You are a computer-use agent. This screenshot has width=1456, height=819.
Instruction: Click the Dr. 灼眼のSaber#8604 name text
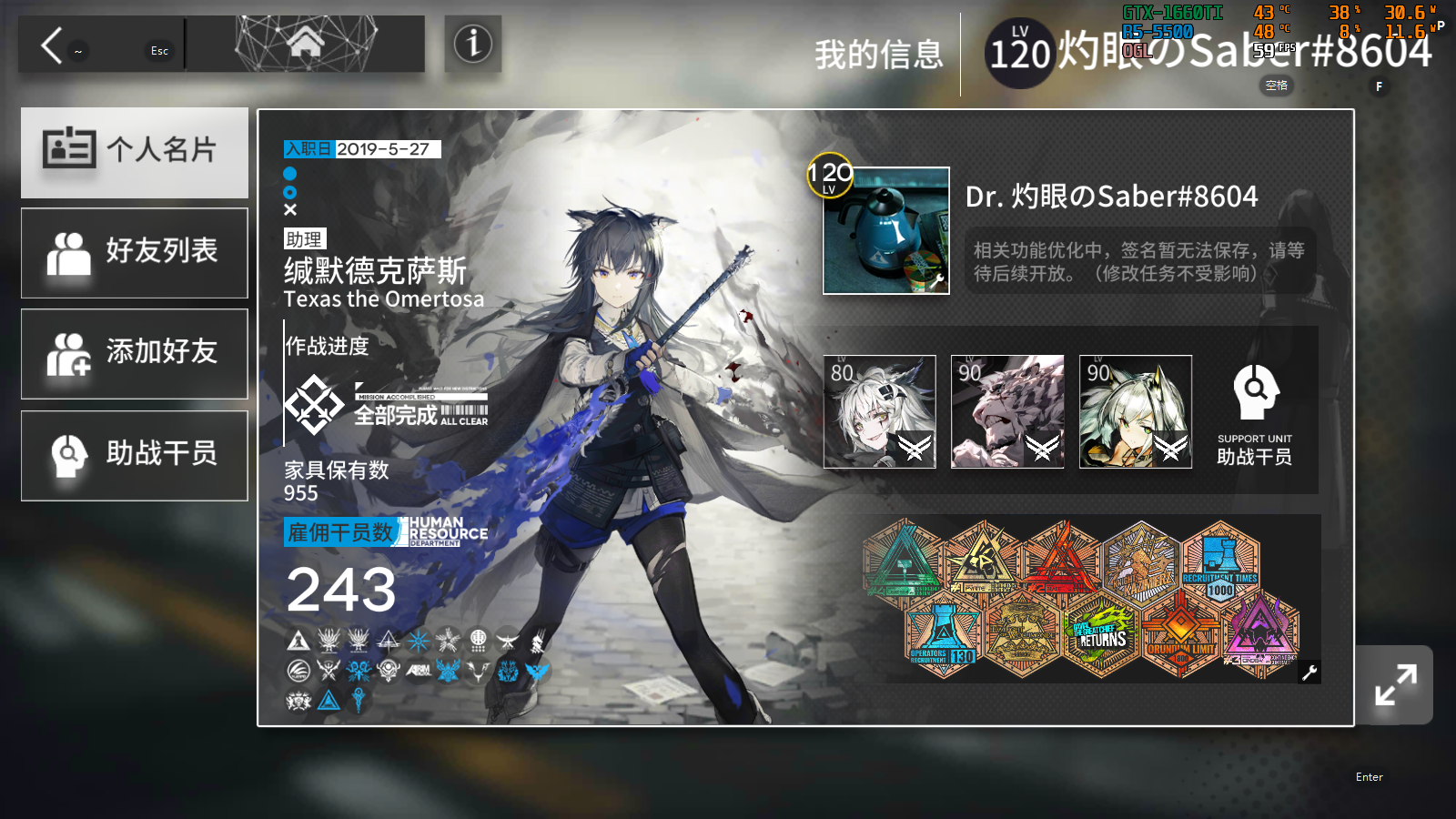[x=1112, y=197]
